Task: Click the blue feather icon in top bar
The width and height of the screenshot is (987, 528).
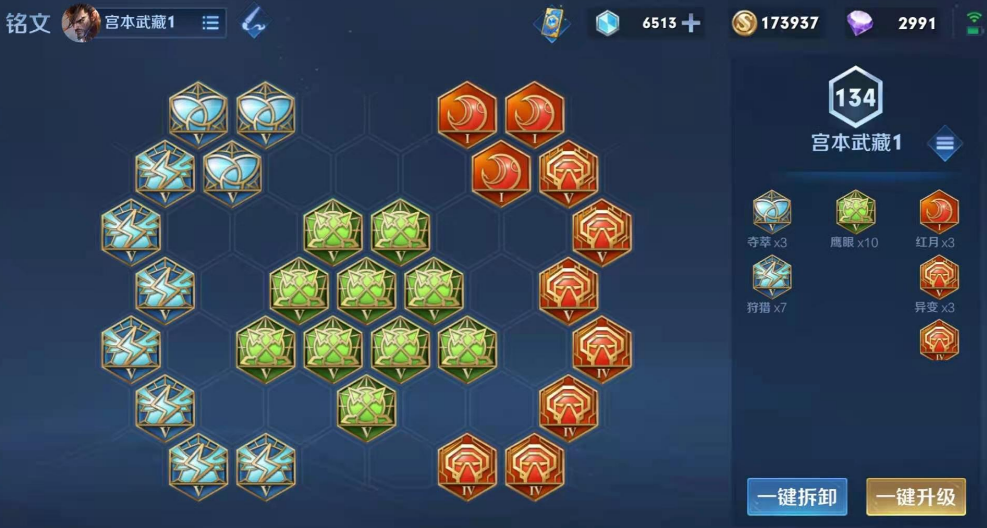Action: coord(255,22)
